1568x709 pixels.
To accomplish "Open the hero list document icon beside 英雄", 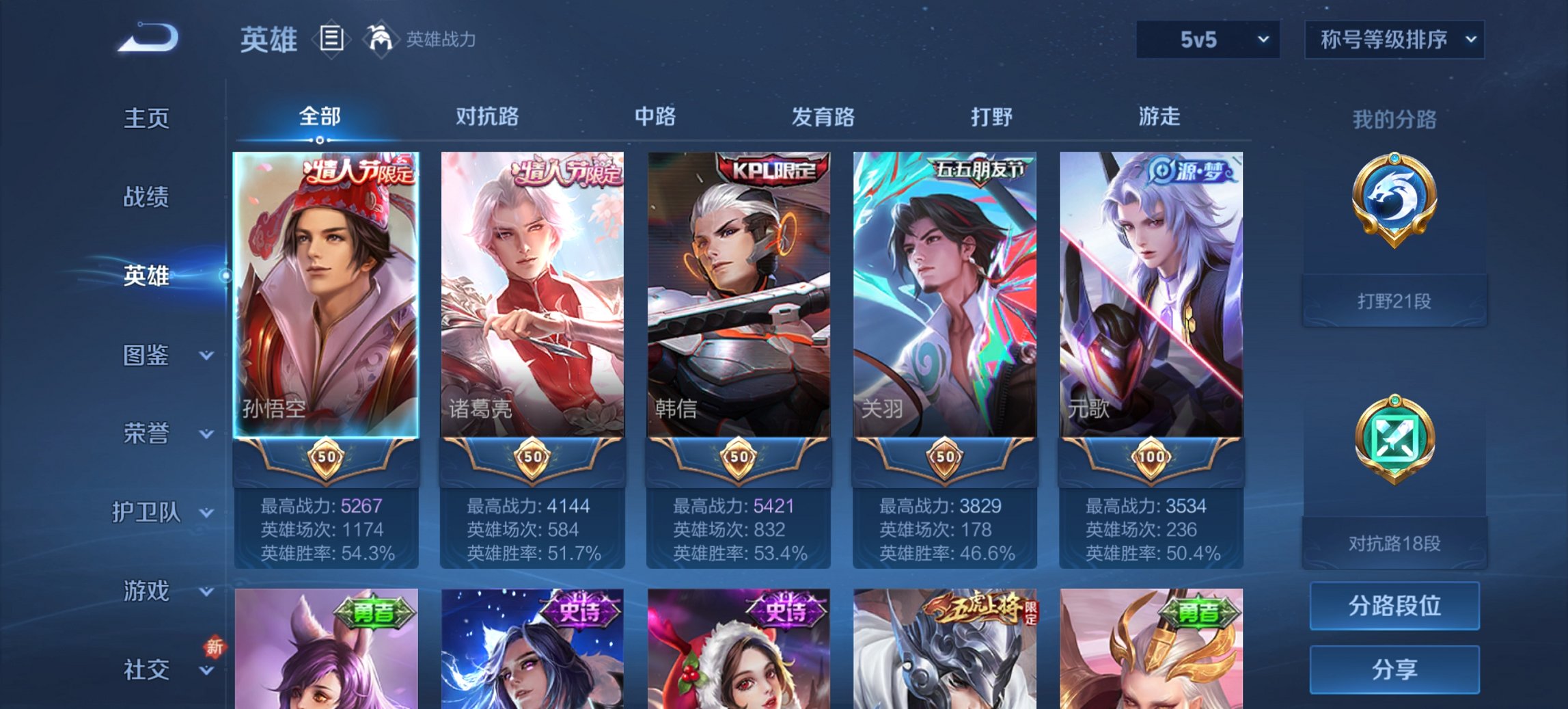I will (x=331, y=40).
